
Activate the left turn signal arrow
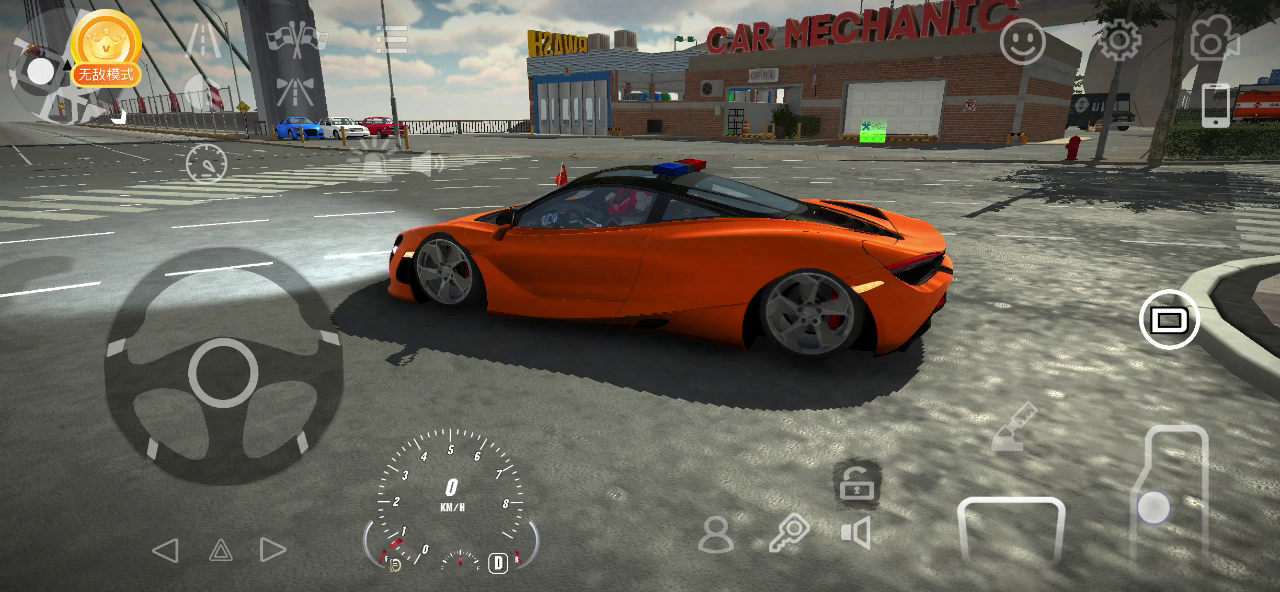[x=165, y=550]
